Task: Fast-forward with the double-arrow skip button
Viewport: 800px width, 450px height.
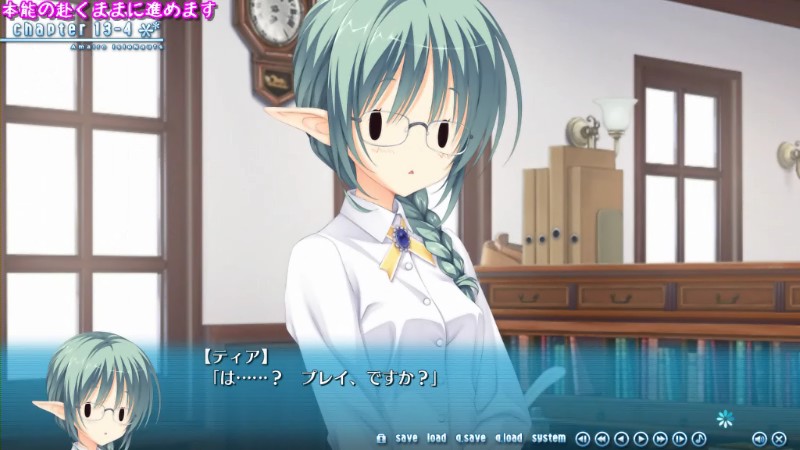Action: pyautogui.click(x=661, y=438)
